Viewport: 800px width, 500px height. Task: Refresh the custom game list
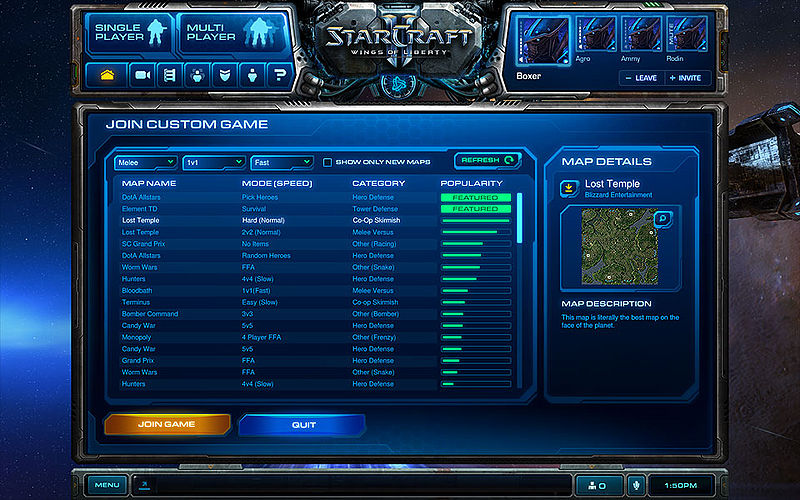488,160
